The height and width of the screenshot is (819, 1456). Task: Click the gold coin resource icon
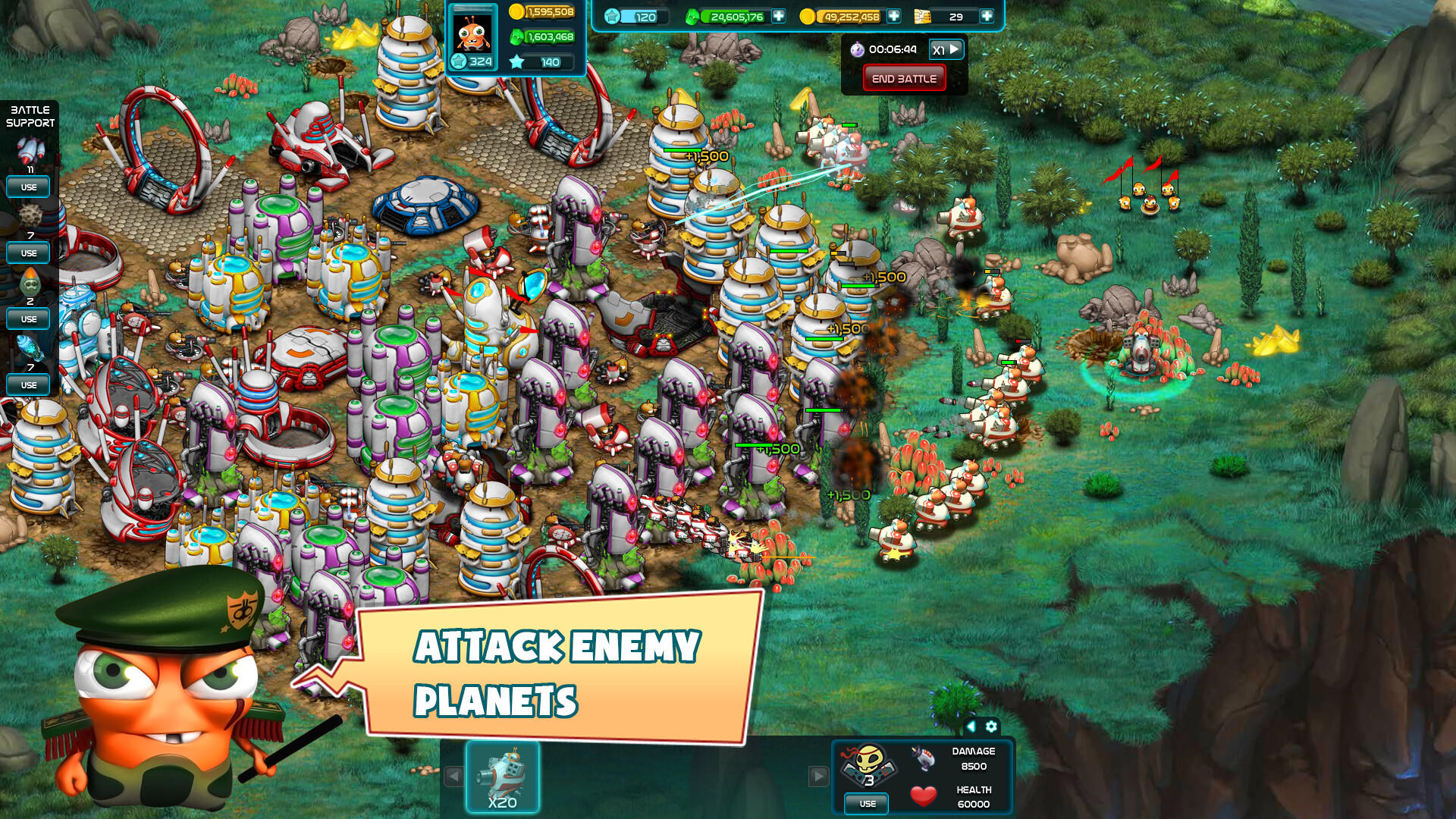808,15
